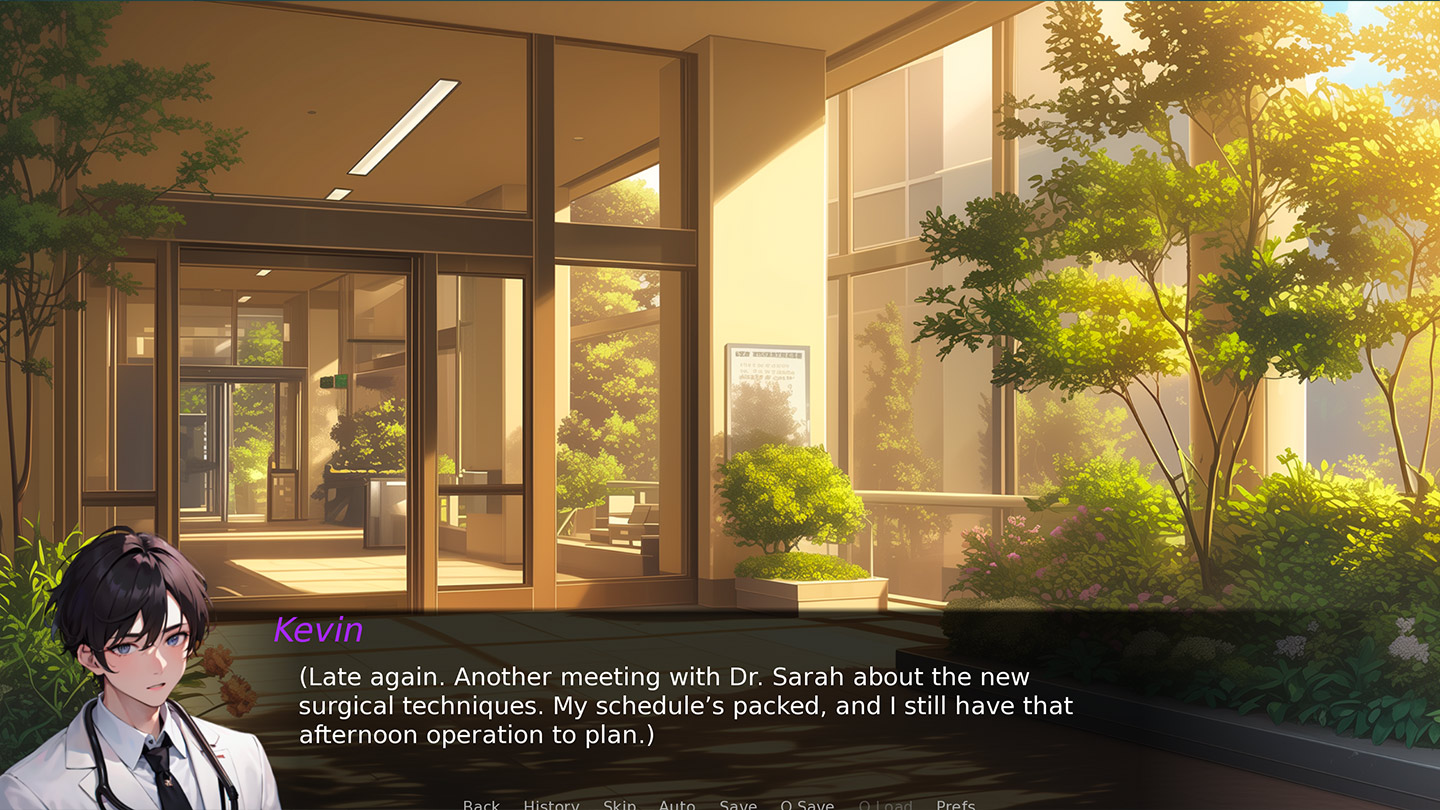This screenshot has width=1440, height=810.
Task: Make a quick save using Q.Save
Action: [806, 804]
